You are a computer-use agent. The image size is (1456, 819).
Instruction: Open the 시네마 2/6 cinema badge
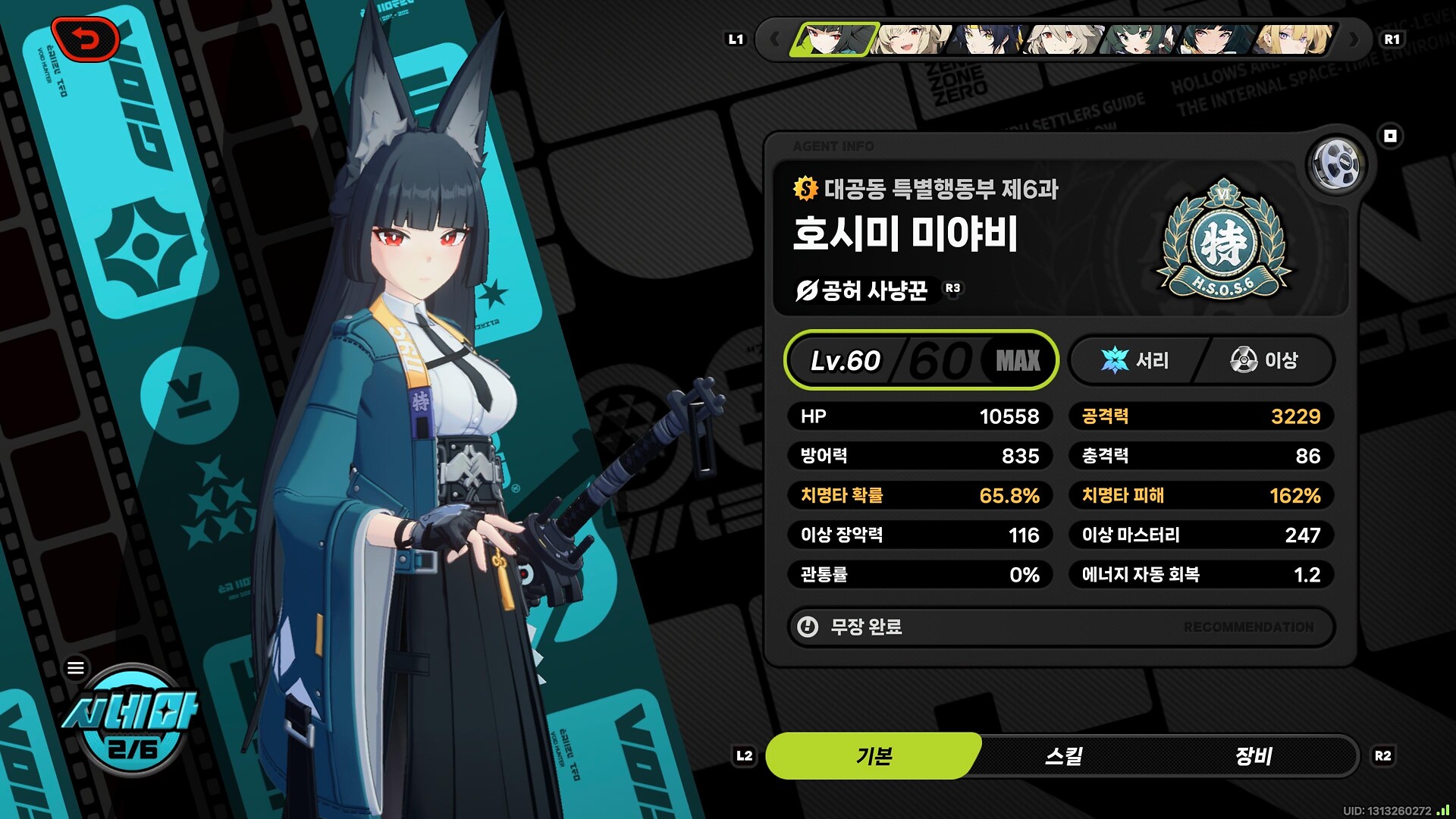click(132, 724)
